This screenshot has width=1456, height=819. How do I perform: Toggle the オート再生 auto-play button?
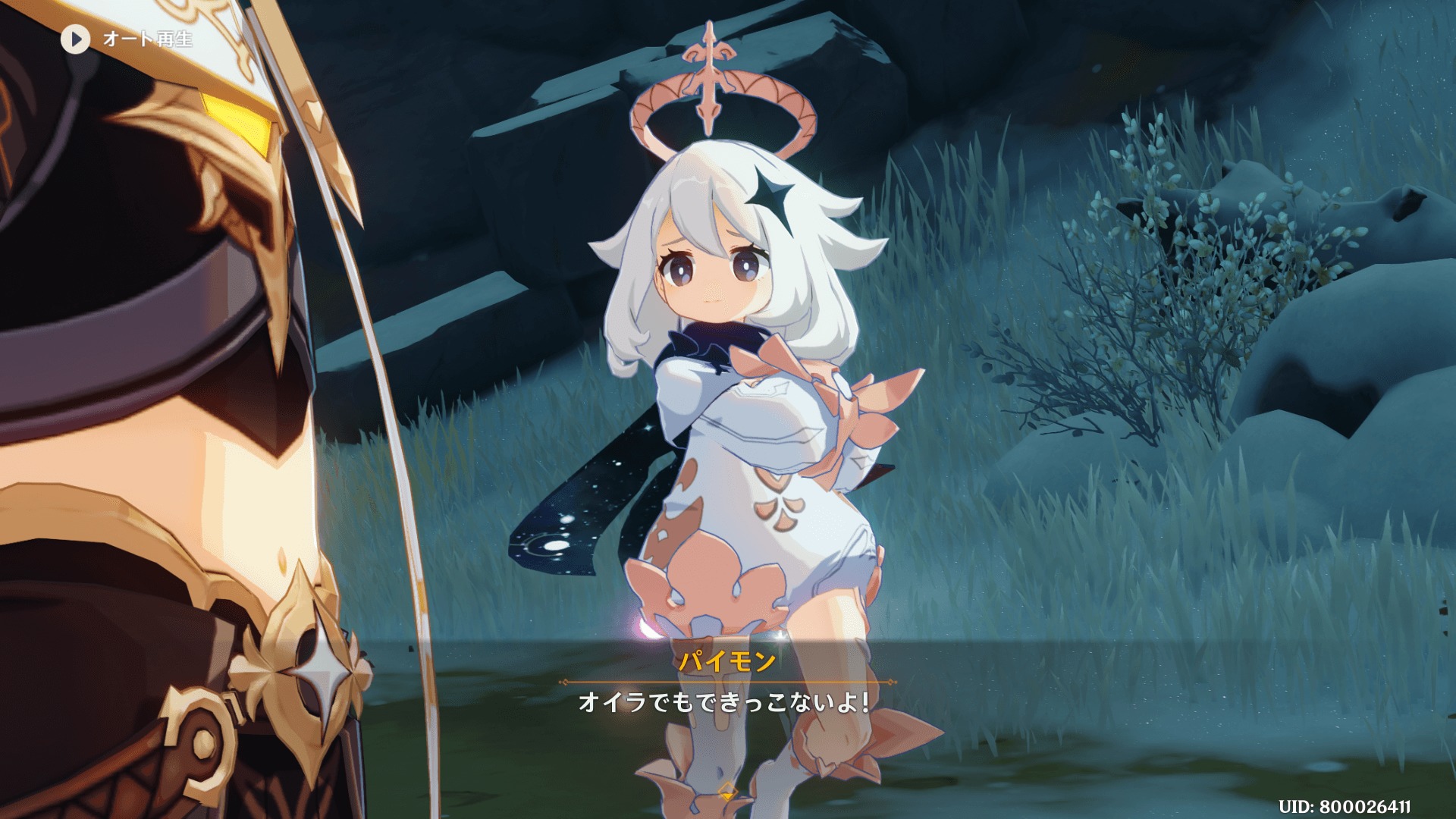coord(76,39)
